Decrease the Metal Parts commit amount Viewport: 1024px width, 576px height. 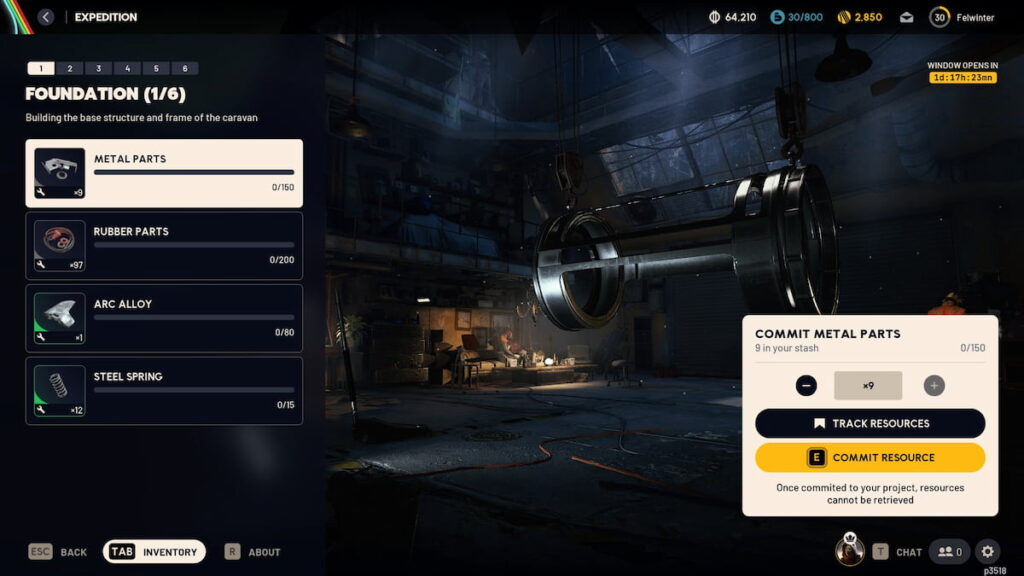807,385
